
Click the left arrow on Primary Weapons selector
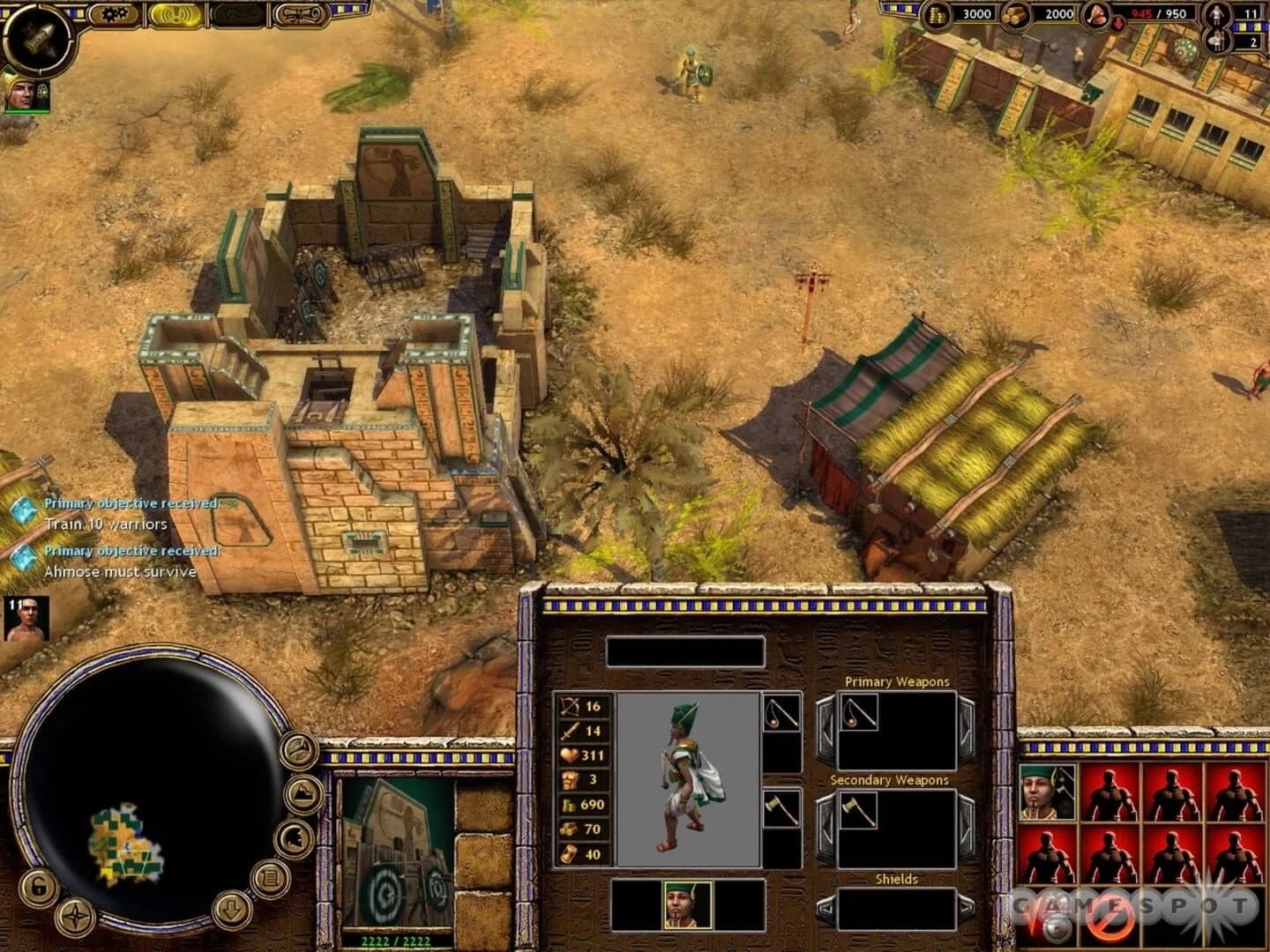[826, 726]
